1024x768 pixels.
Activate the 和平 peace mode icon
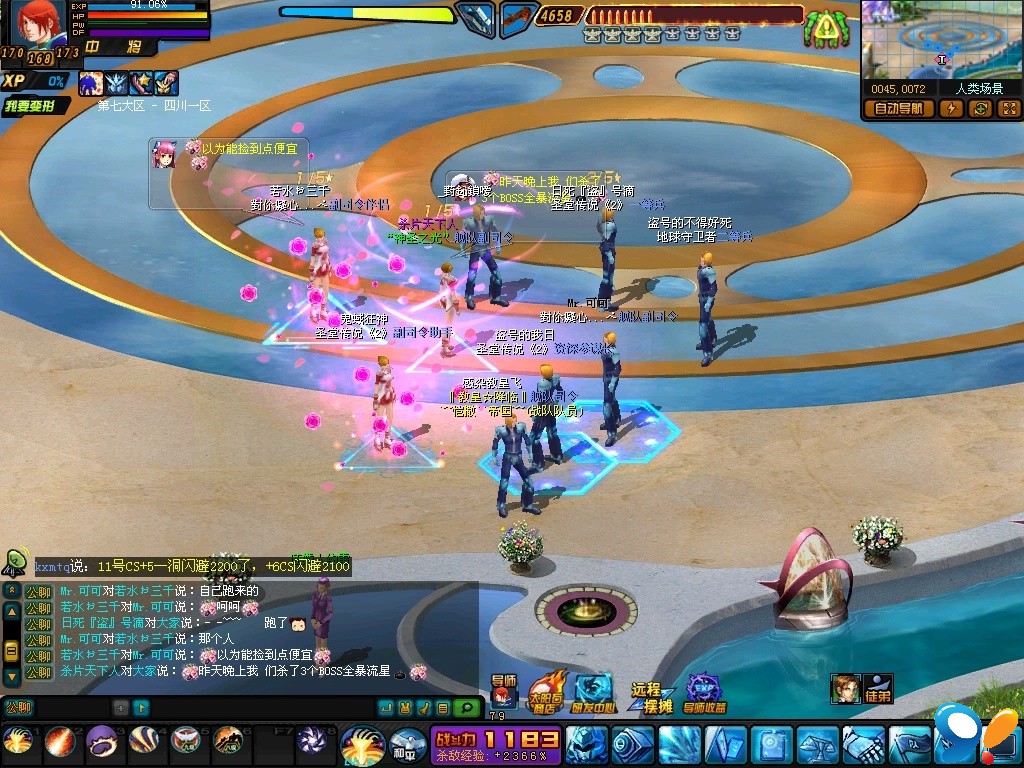pyautogui.click(x=407, y=745)
